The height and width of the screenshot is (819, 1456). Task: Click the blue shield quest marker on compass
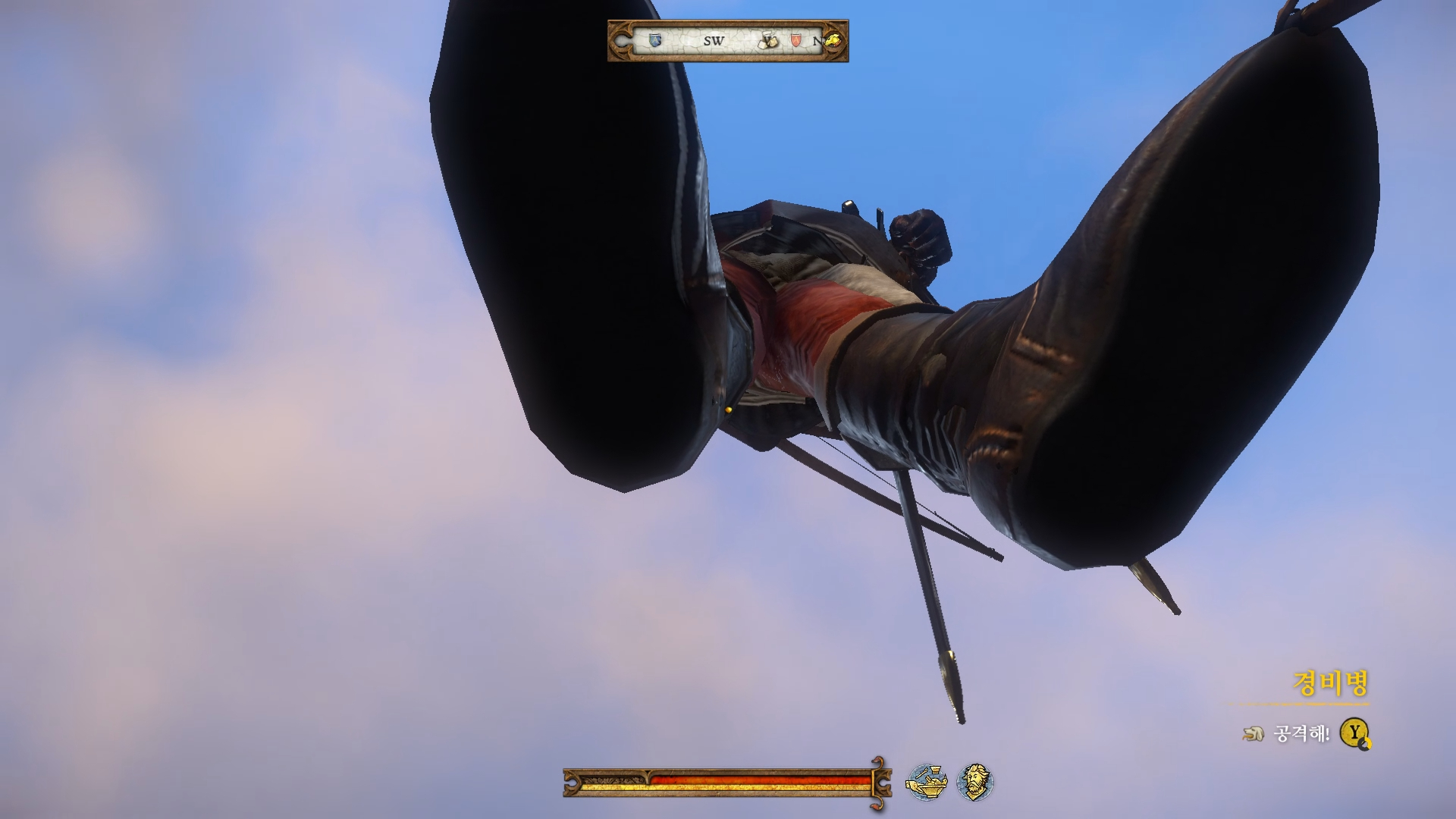coord(655,40)
